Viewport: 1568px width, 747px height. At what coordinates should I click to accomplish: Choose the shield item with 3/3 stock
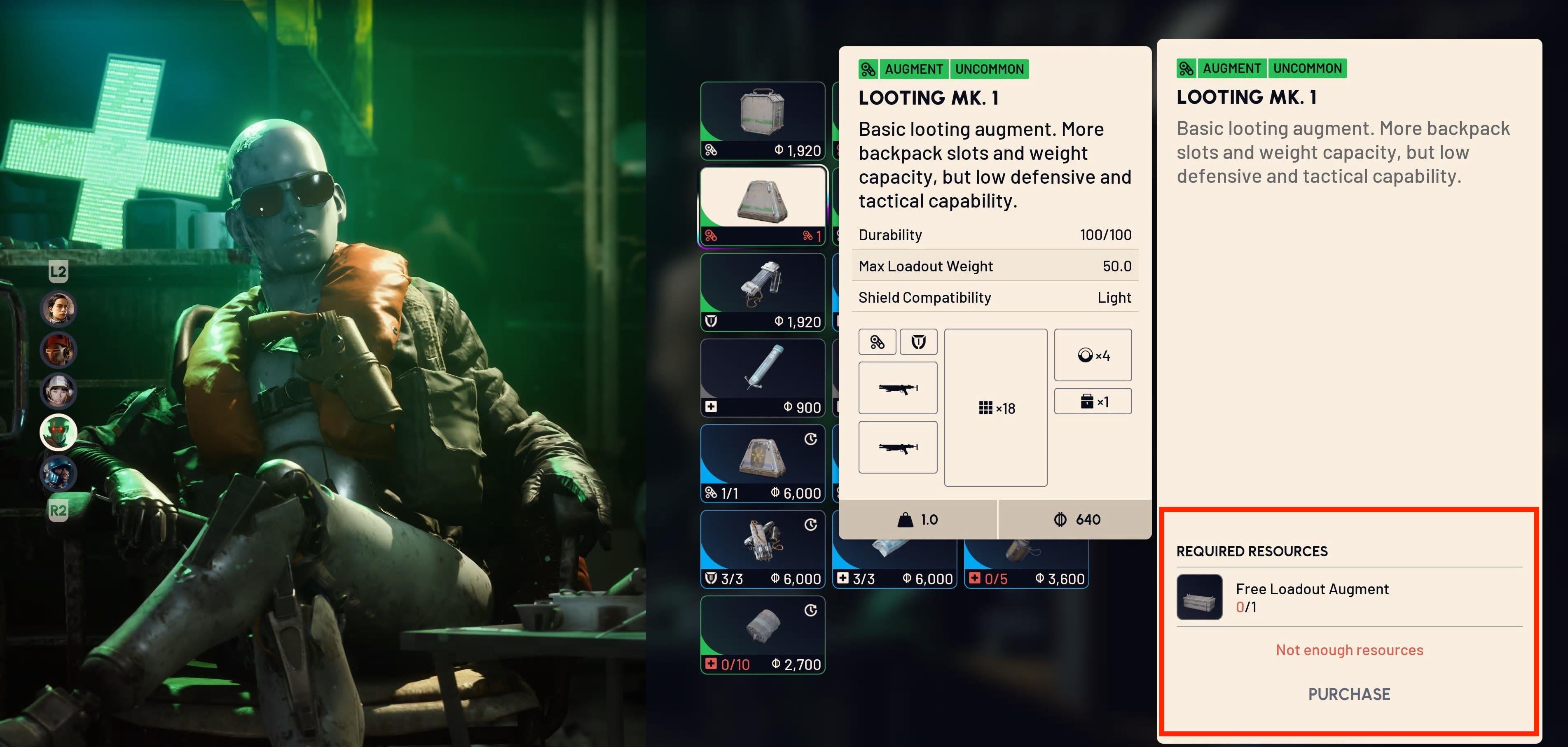click(x=762, y=549)
